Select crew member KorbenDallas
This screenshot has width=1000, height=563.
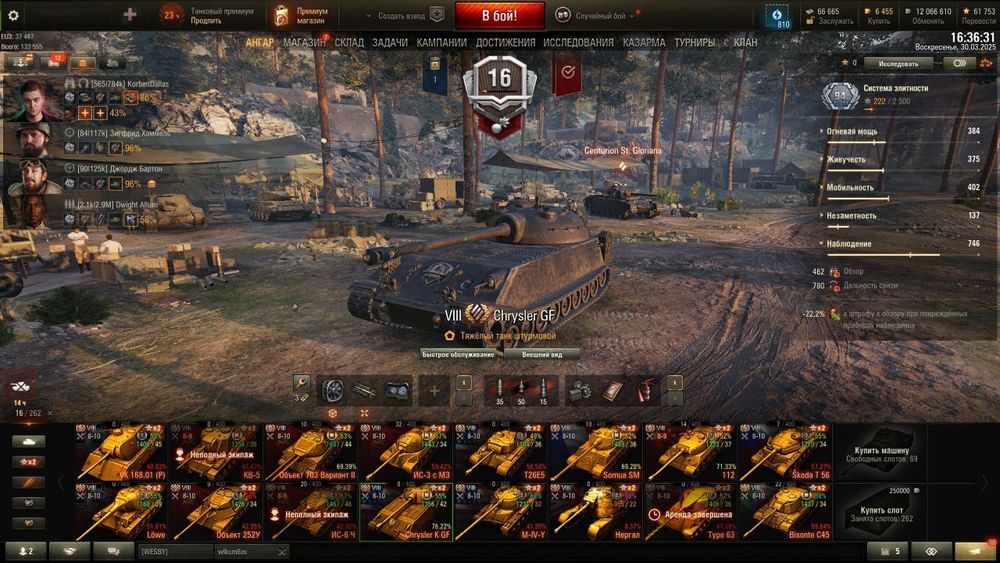tap(32, 98)
